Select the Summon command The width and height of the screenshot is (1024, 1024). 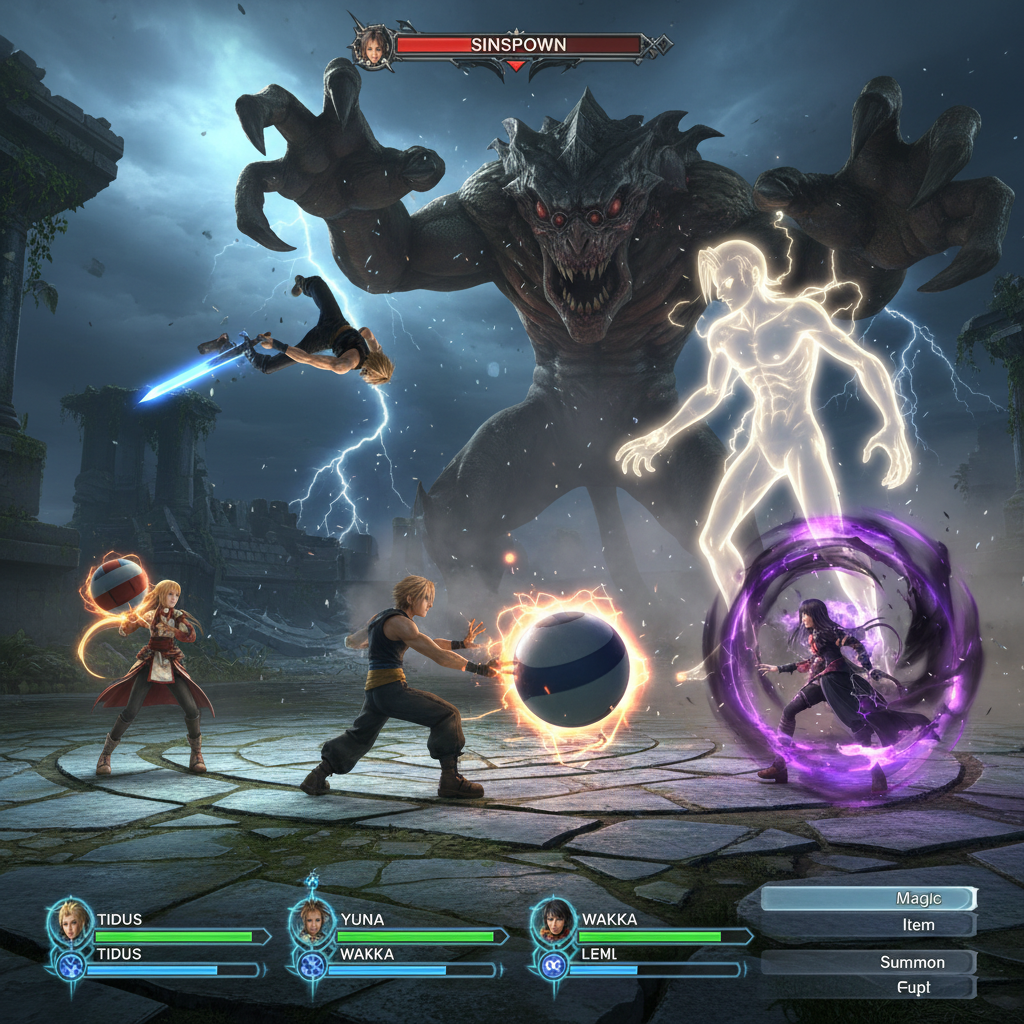(x=868, y=962)
